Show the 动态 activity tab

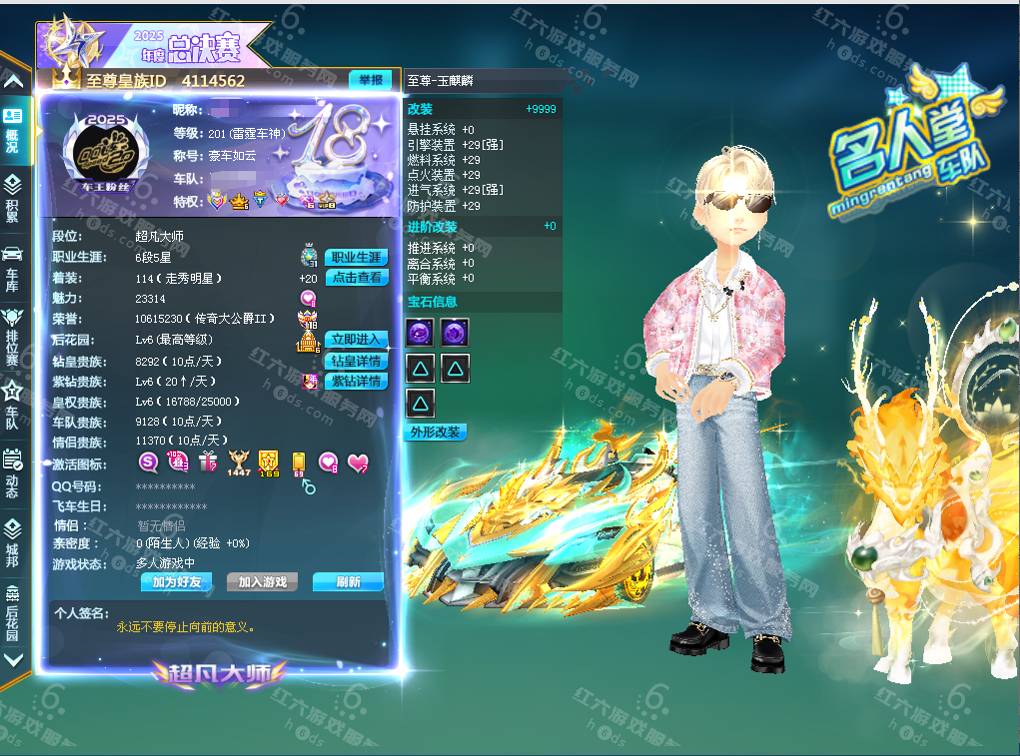(12, 469)
